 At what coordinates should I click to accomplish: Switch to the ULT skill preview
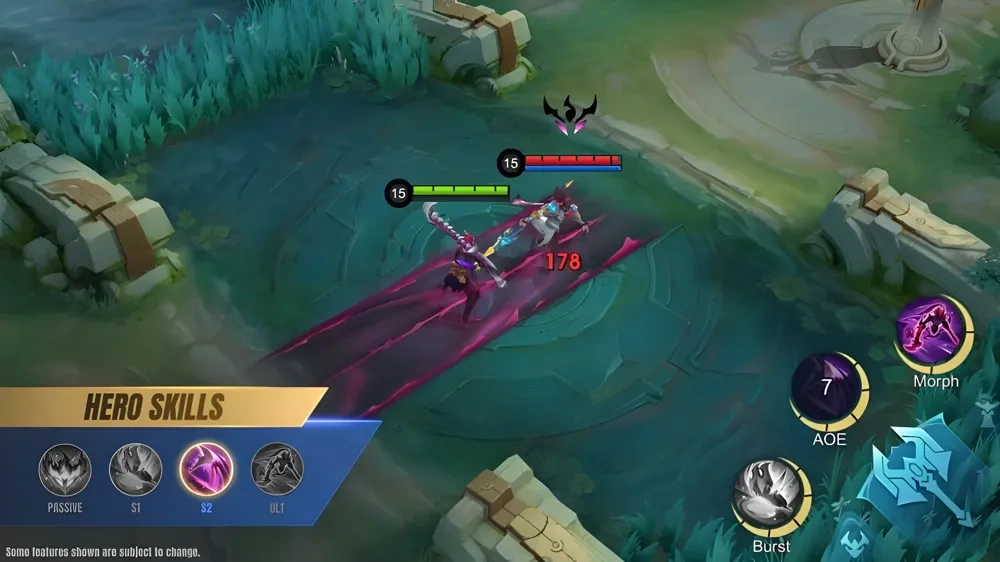pos(277,469)
